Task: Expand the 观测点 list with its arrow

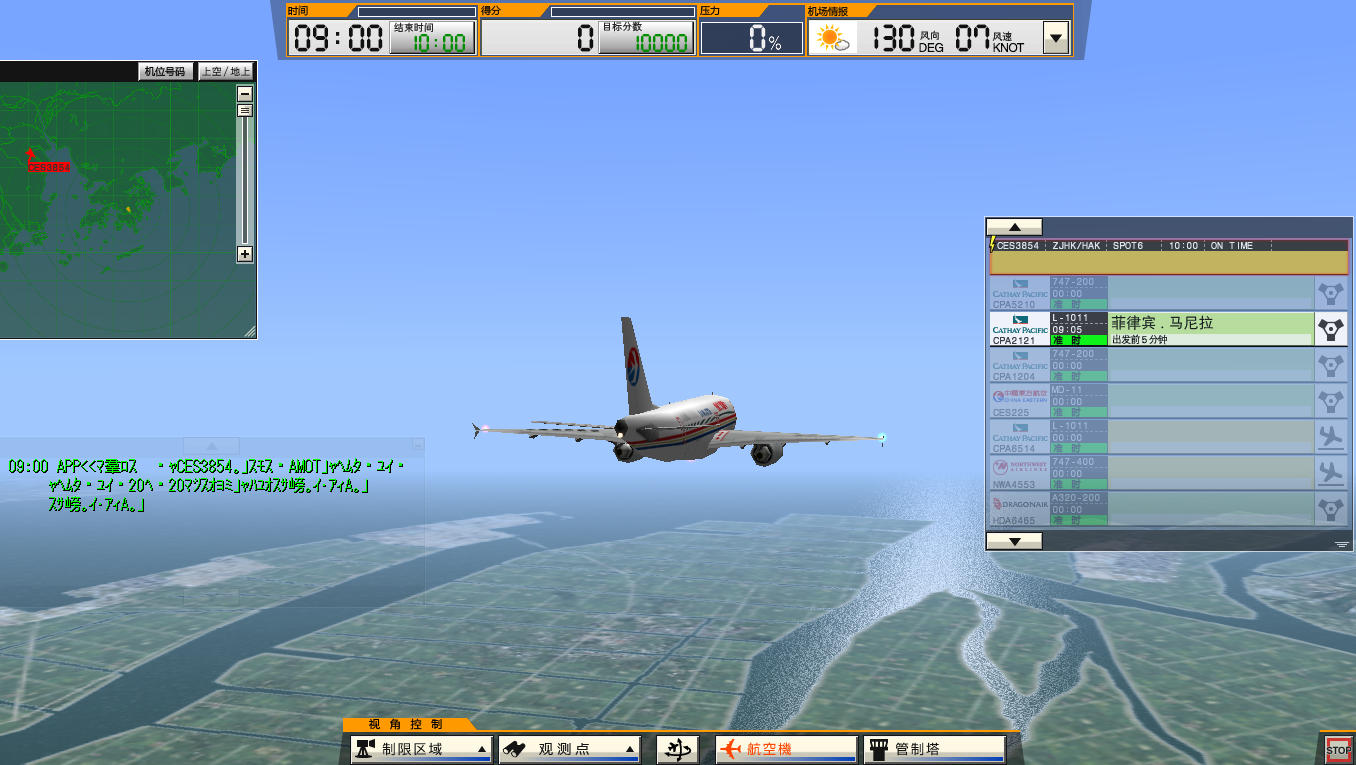Action: pos(631,749)
